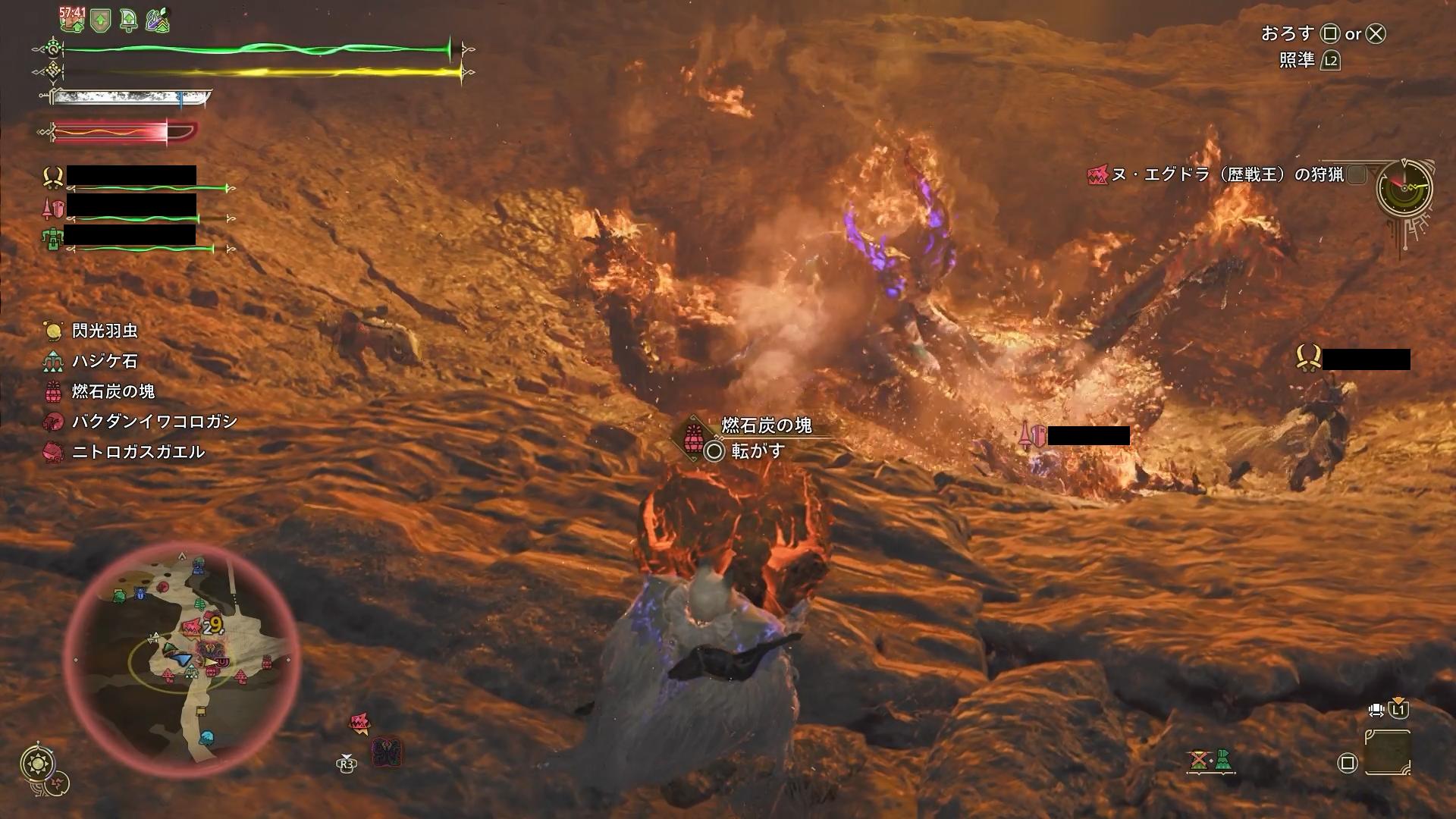Select the item bar slot at bottom right
This screenshot has height=819, width=1456.
pos(1388,752)
